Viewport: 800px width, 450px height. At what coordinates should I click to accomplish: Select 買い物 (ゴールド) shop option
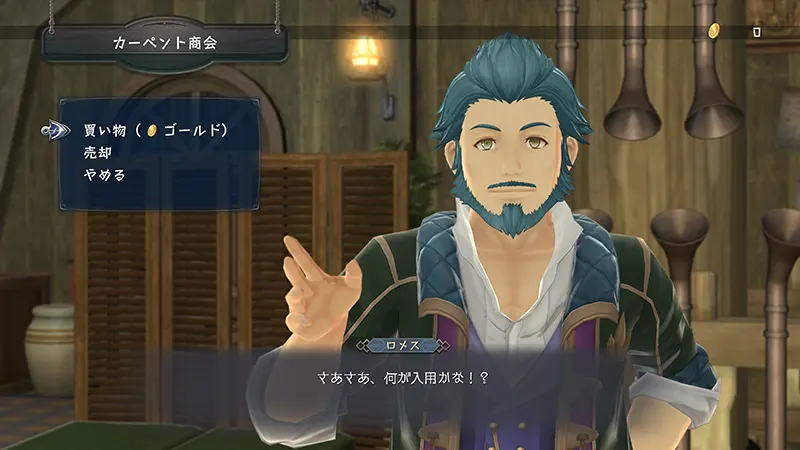[x=156, y=131]
